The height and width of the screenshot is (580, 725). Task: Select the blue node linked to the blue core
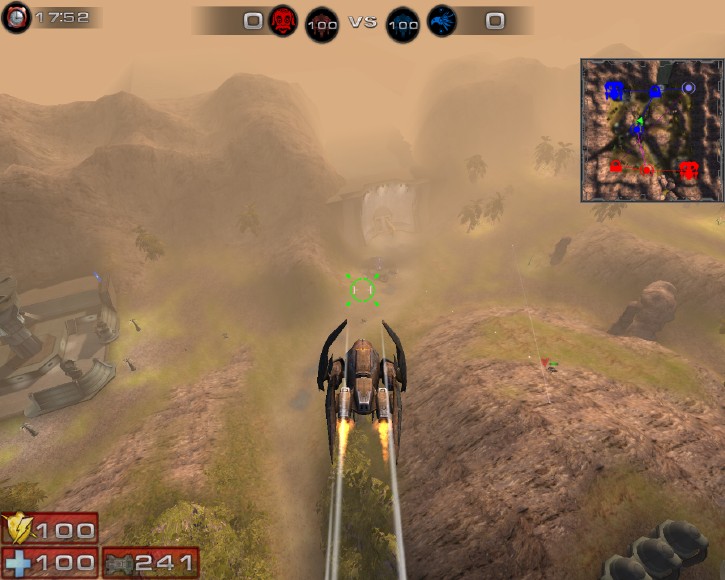point(655,91)
